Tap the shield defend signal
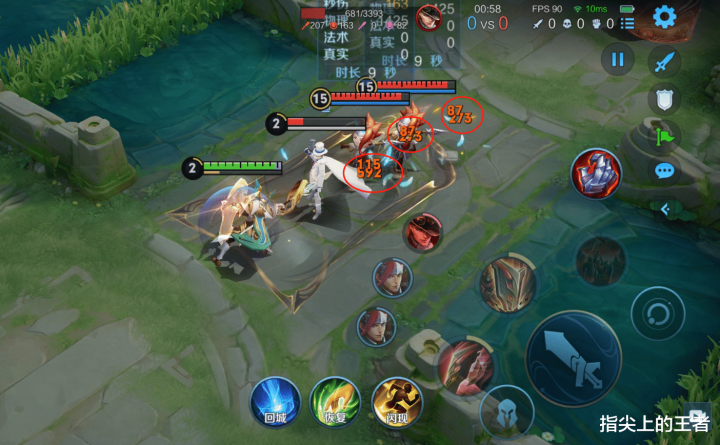The height and width of the screenshot is (445, 720). pos(664,98)
